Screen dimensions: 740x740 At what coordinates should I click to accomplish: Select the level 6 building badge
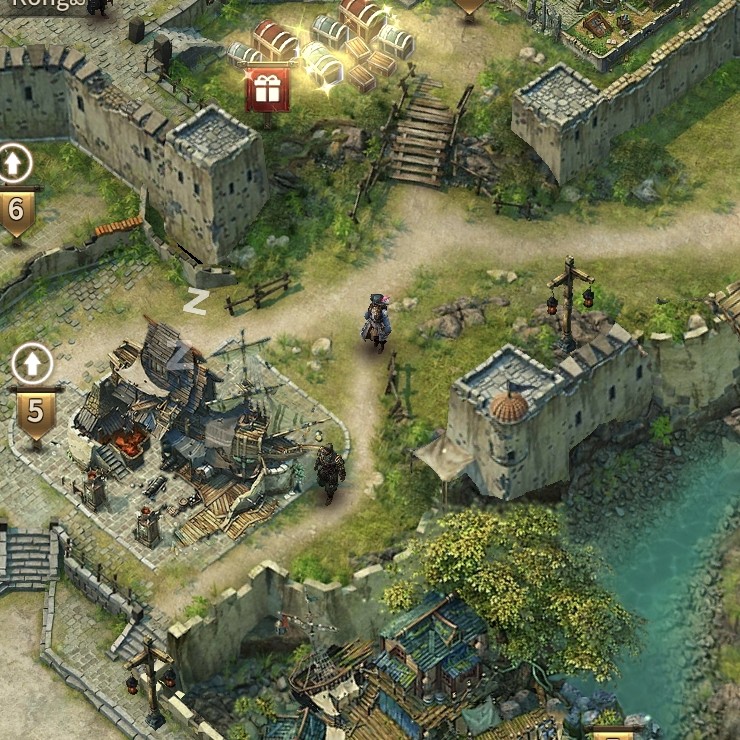point(17,211)
